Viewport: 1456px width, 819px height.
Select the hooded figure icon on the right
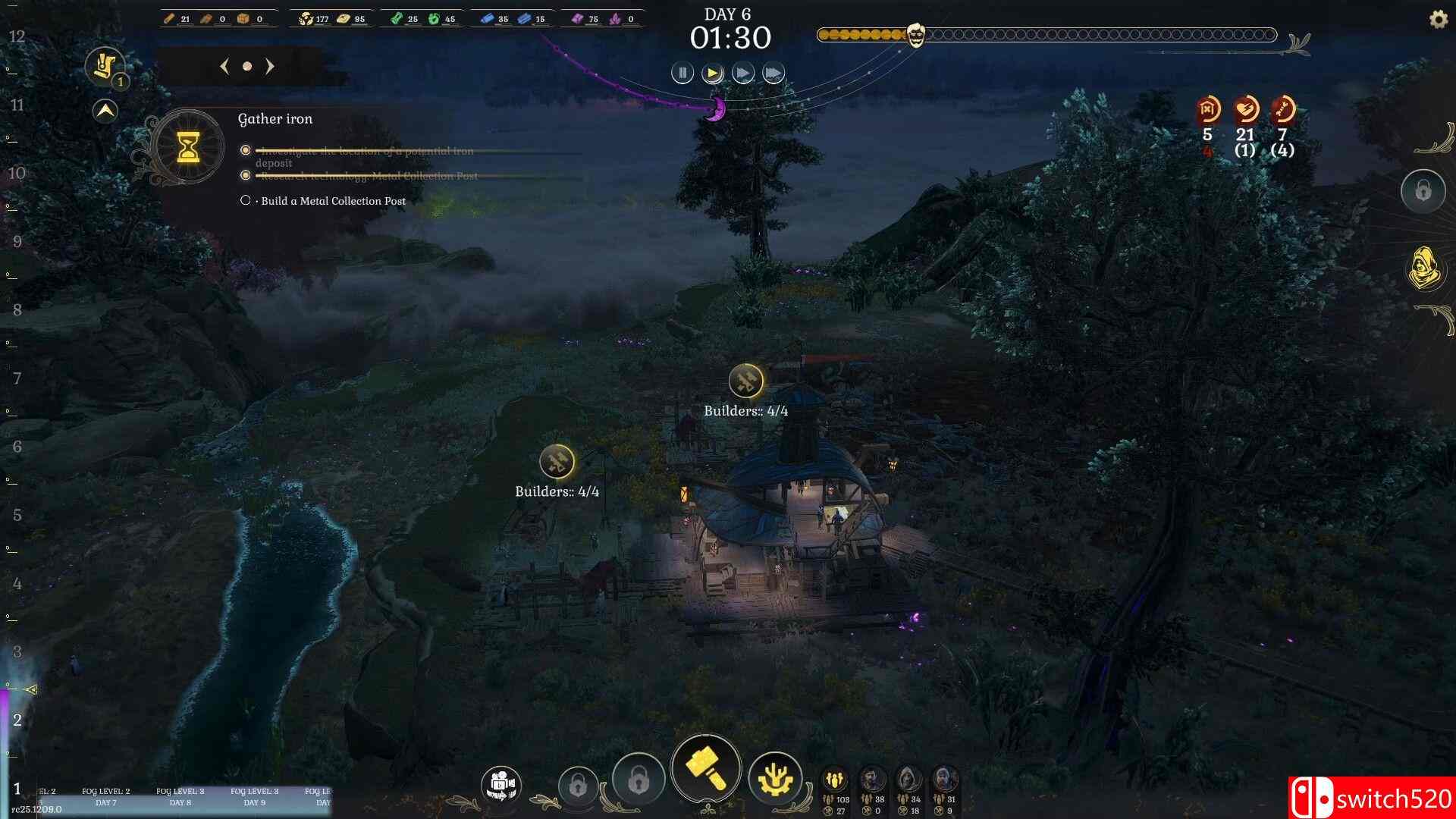click(1424, 268)
